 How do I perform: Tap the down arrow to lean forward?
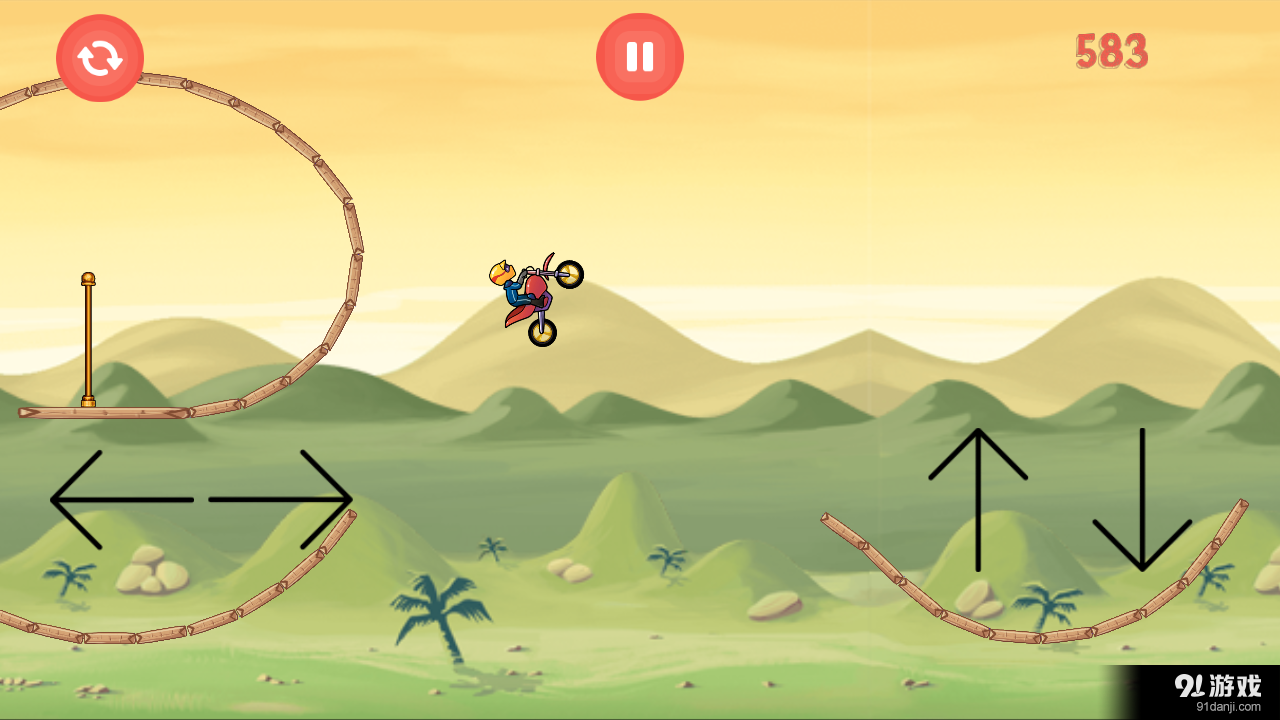pos(1143,500)
